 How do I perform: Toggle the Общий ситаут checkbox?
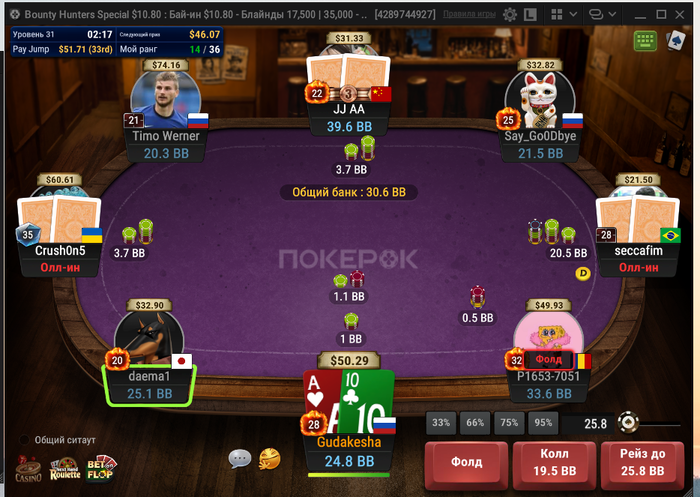pyautogui.click(x=24, y=440)
